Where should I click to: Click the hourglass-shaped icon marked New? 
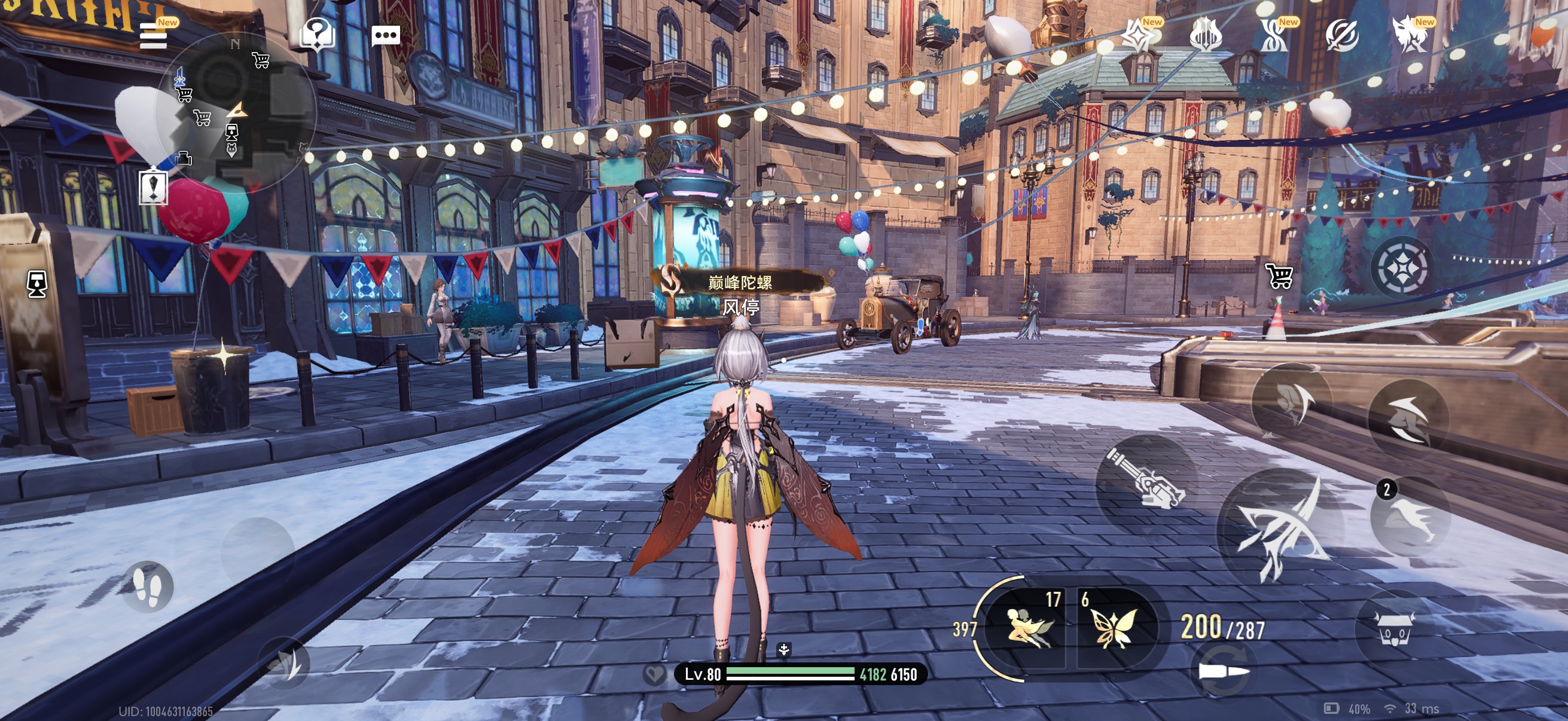(1274, 35)
